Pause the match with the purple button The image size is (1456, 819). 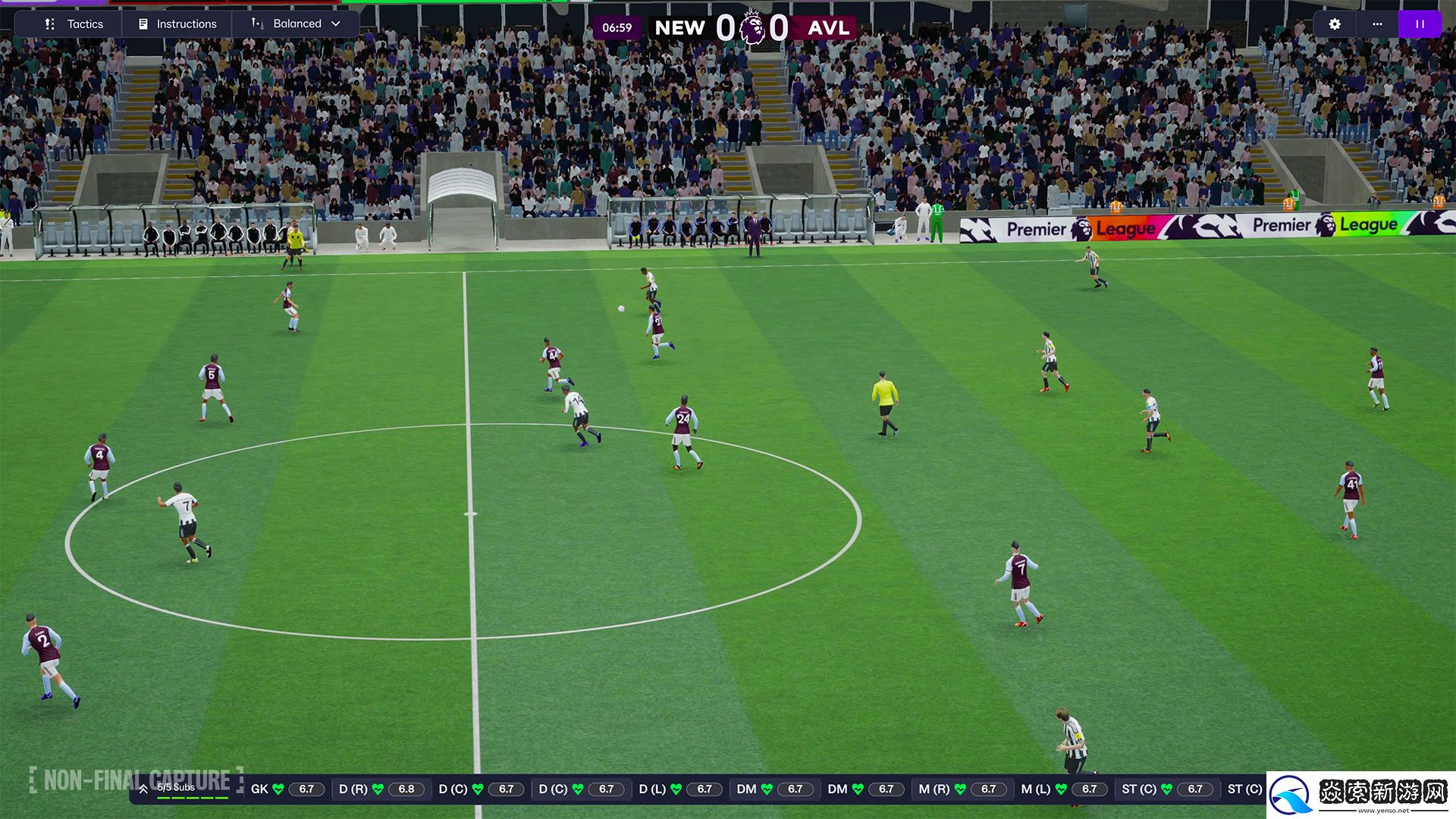(x=1420, y=24)
